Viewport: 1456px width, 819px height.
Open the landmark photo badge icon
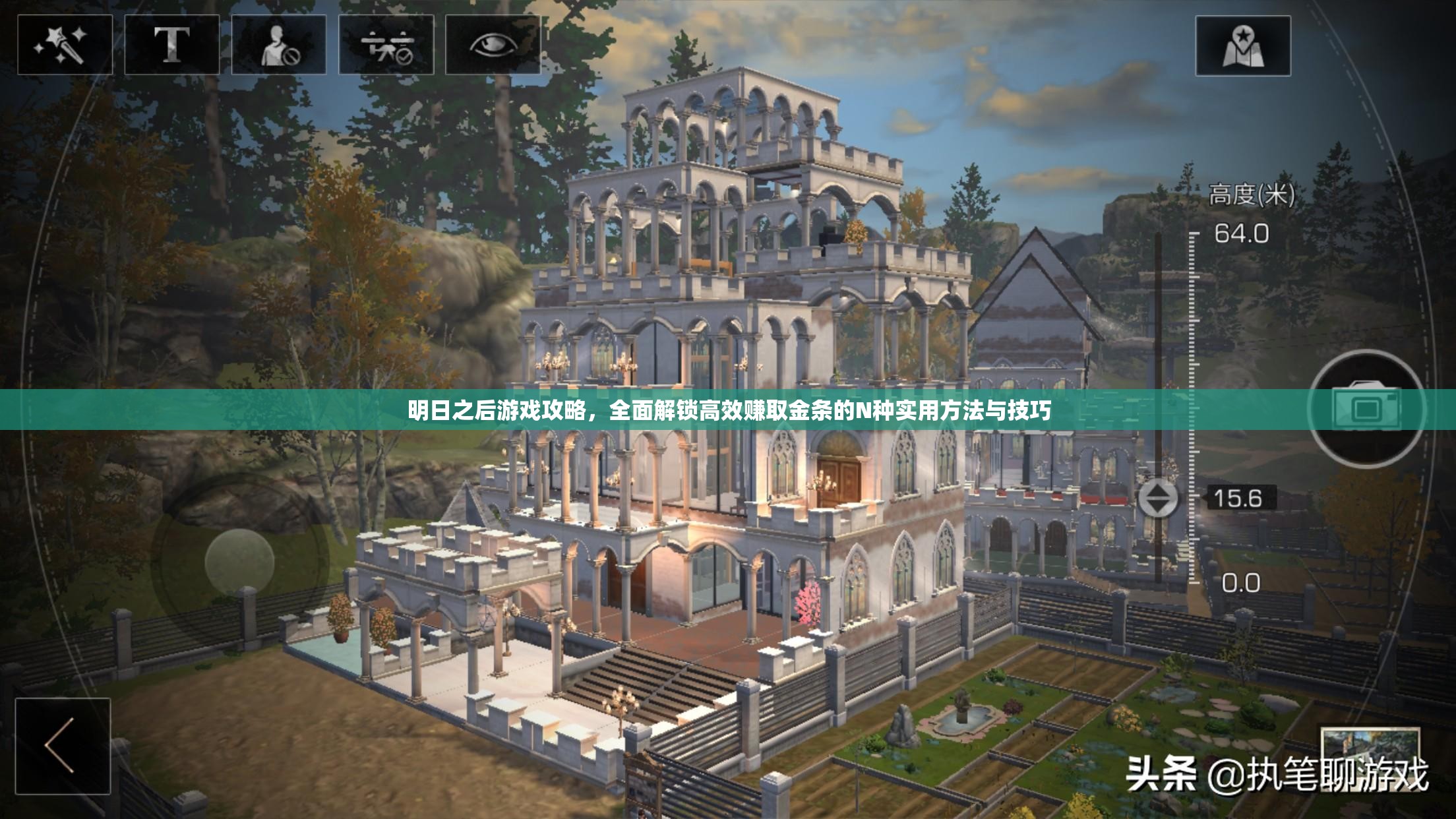[x=1242, y=43]
